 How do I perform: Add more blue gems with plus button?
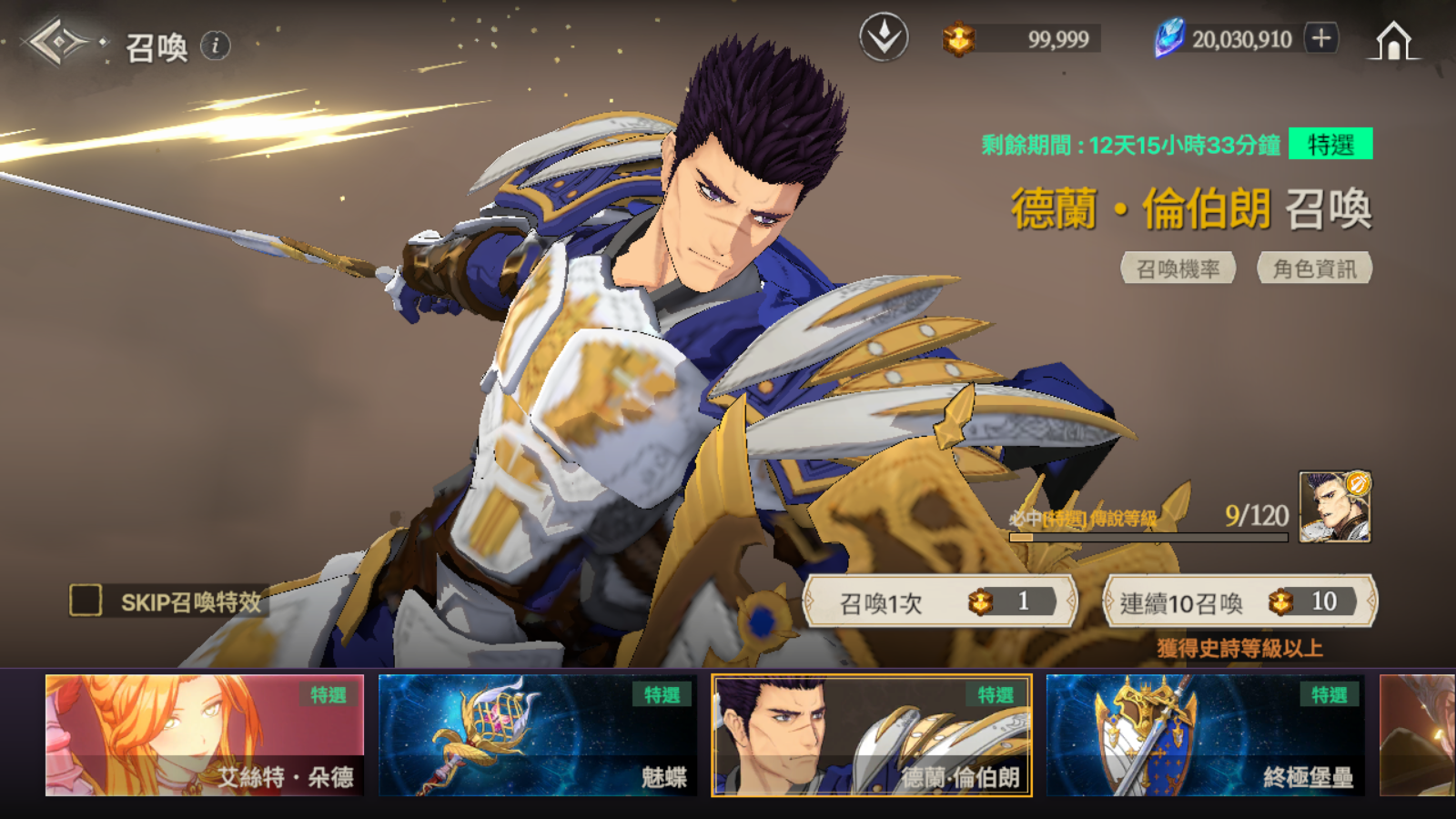coord(1321,38)
